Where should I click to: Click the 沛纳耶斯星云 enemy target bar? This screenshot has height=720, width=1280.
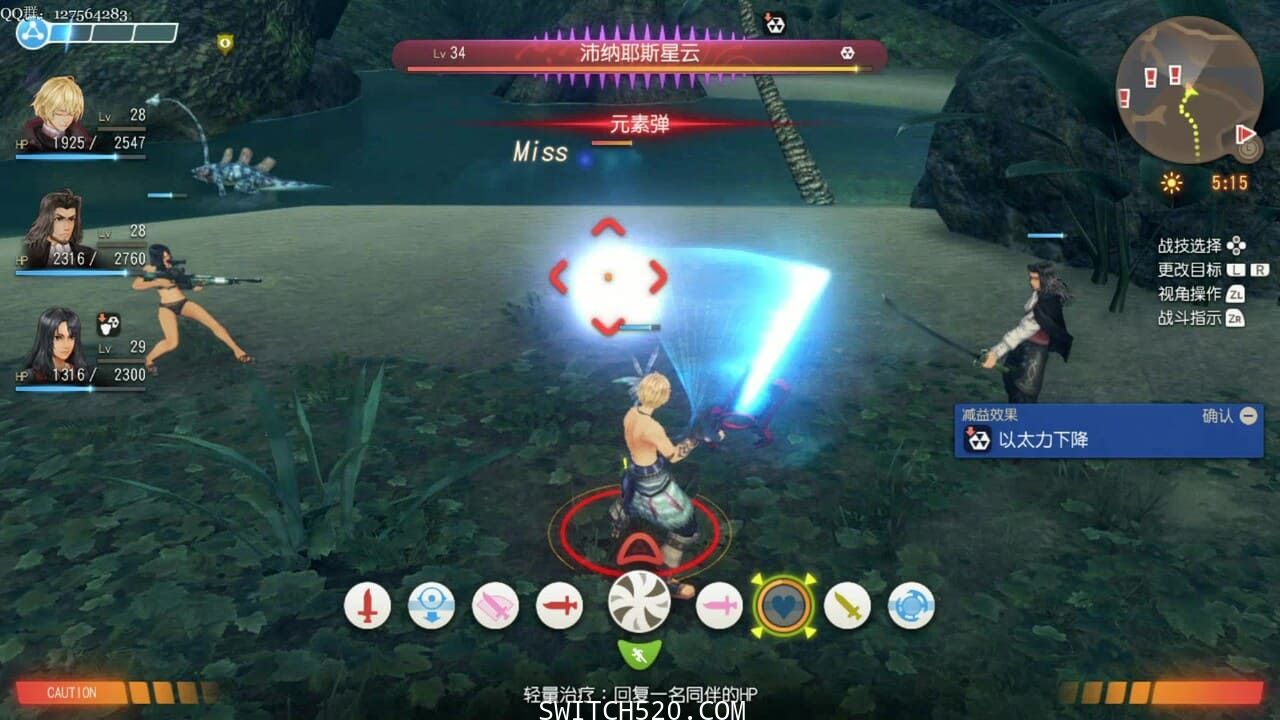pyautogui.click(x=639, y=54)
